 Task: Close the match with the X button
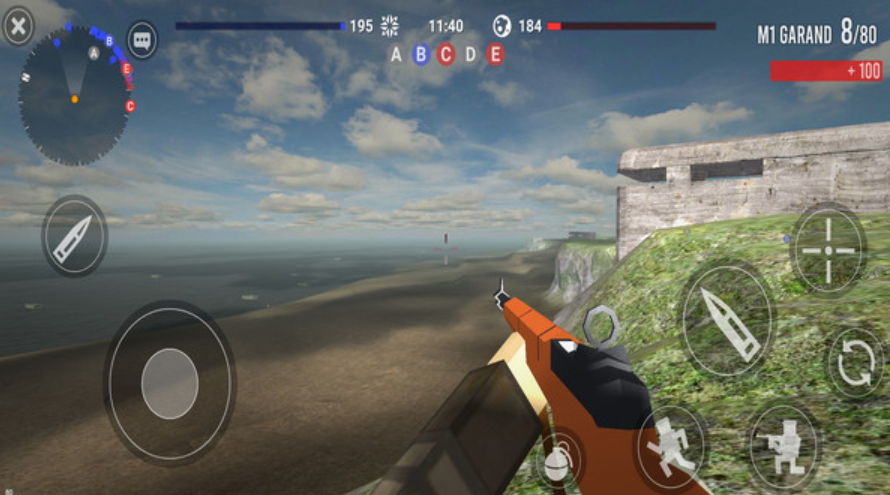click(18, 26)
